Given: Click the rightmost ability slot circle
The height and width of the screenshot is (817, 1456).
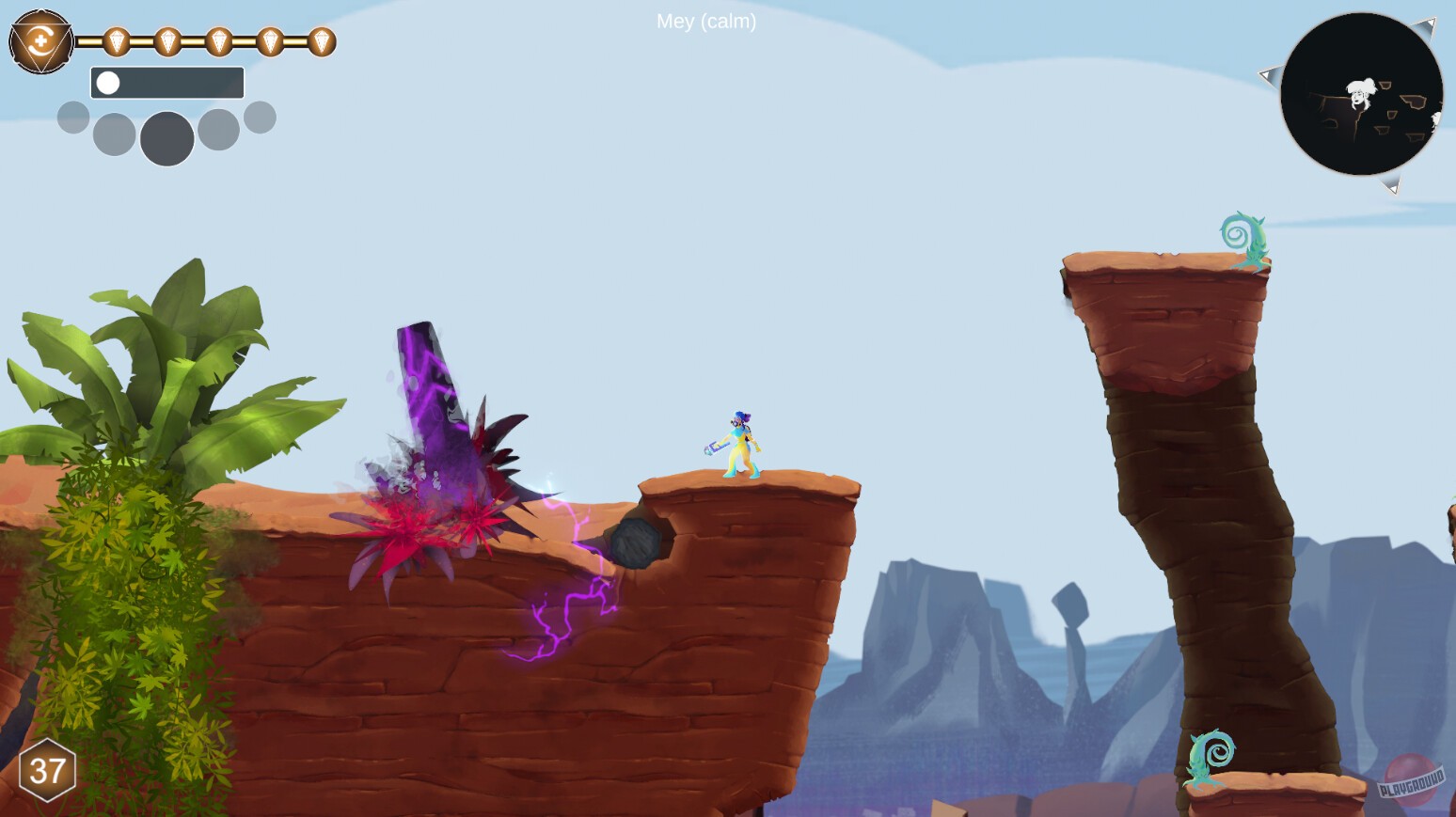Looking at the screenshot, I should pyautogui.click(x=261, y=117).
